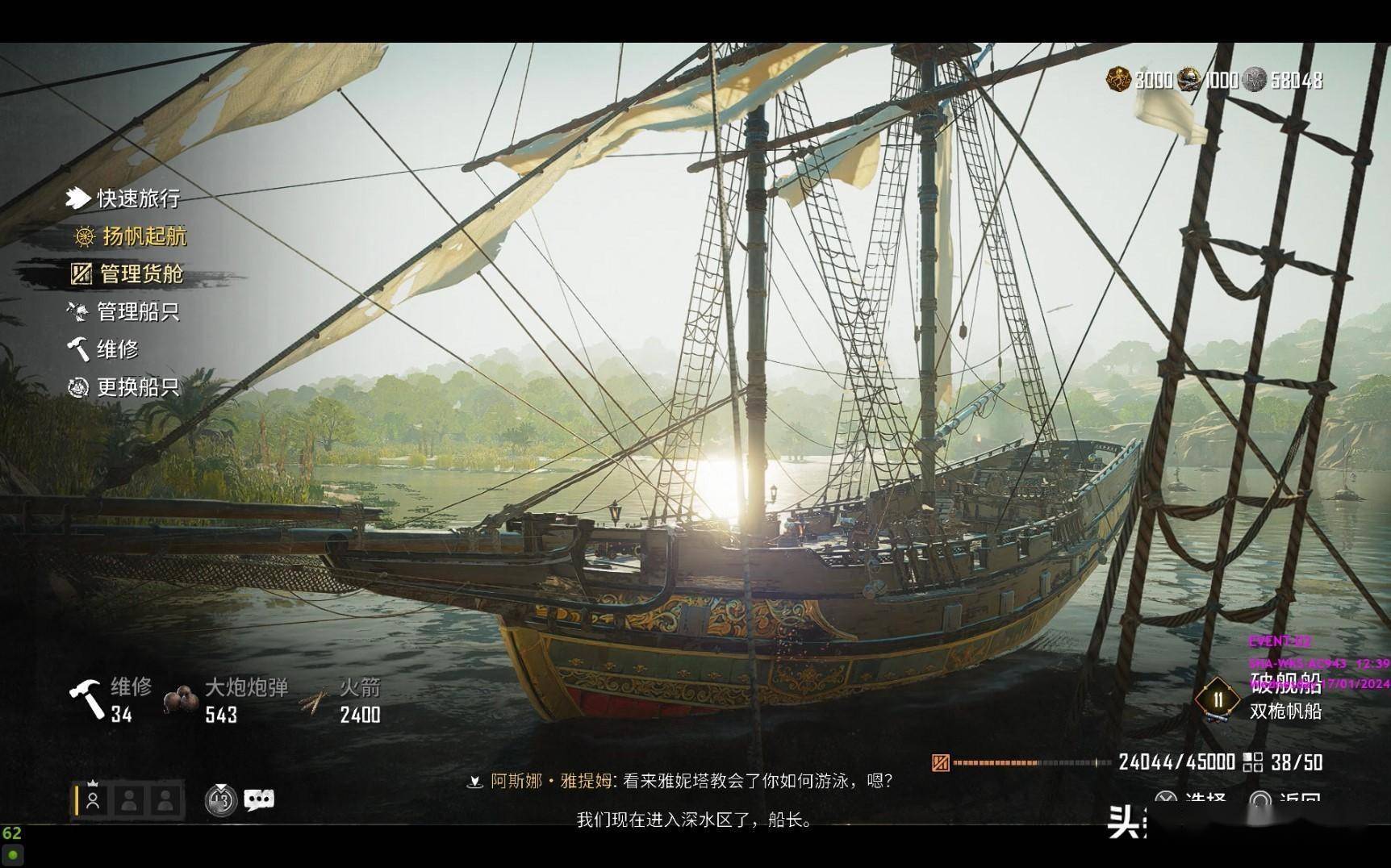
Task: Open the 管理货舱 cargo hold menu
Action: 141,273
